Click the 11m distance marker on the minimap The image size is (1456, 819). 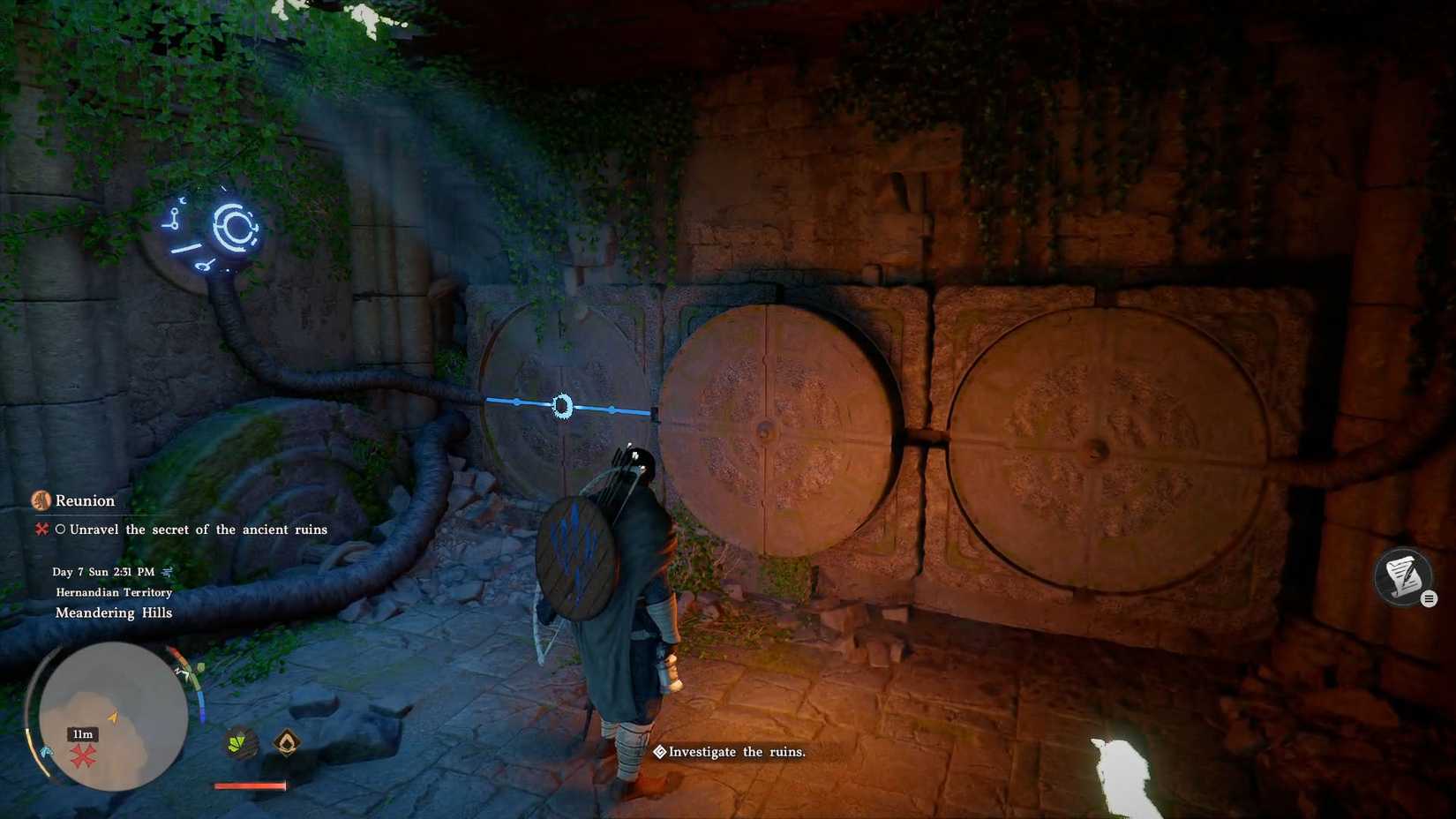coord(82,733)
